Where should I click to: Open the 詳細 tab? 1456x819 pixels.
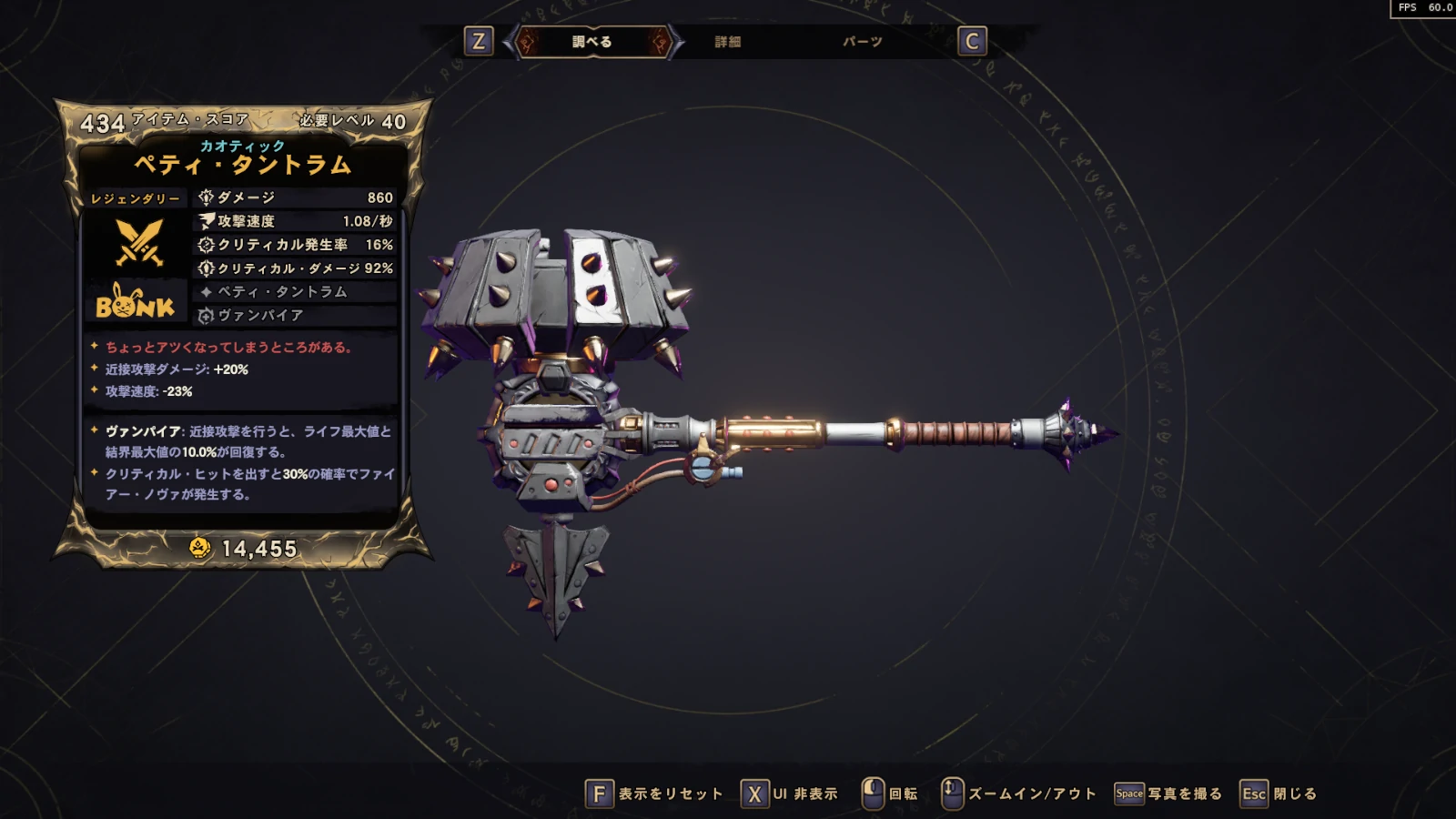pyautogui.click(x=727, y=42)
